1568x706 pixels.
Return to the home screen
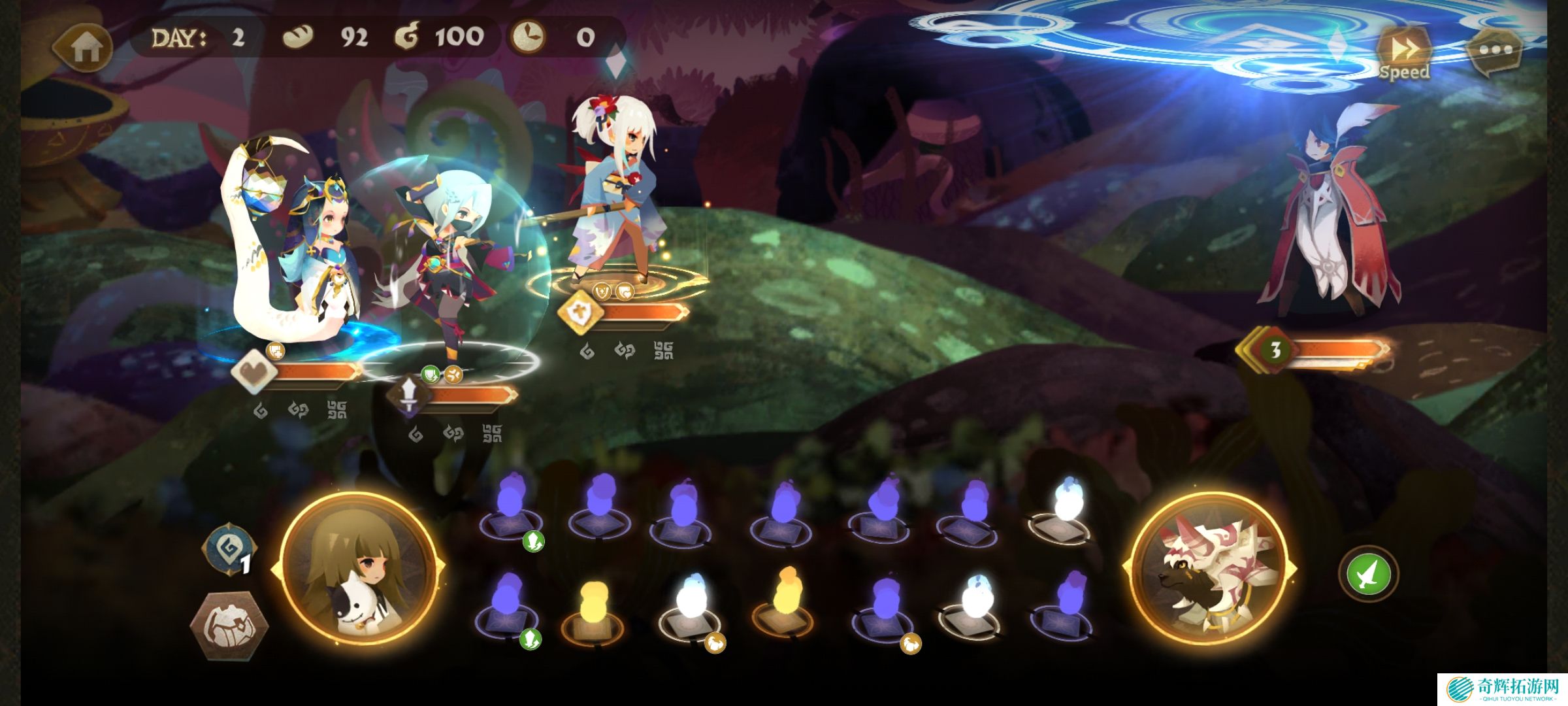(84, 47)
